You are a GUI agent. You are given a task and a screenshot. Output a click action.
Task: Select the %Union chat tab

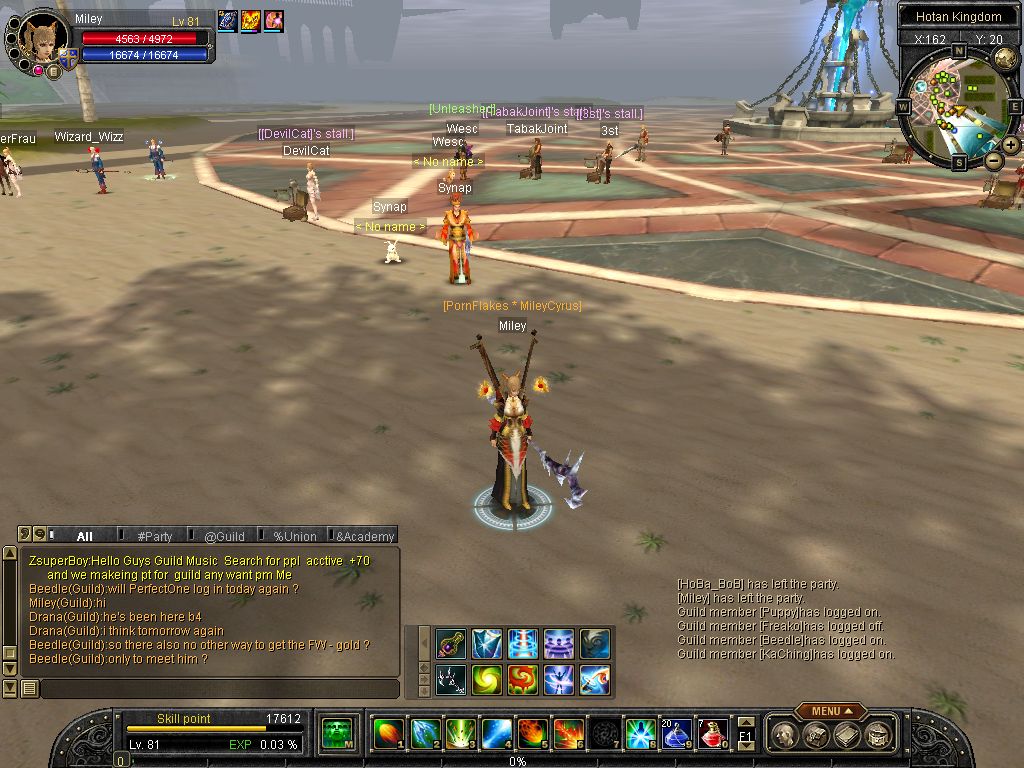(295, 536)
